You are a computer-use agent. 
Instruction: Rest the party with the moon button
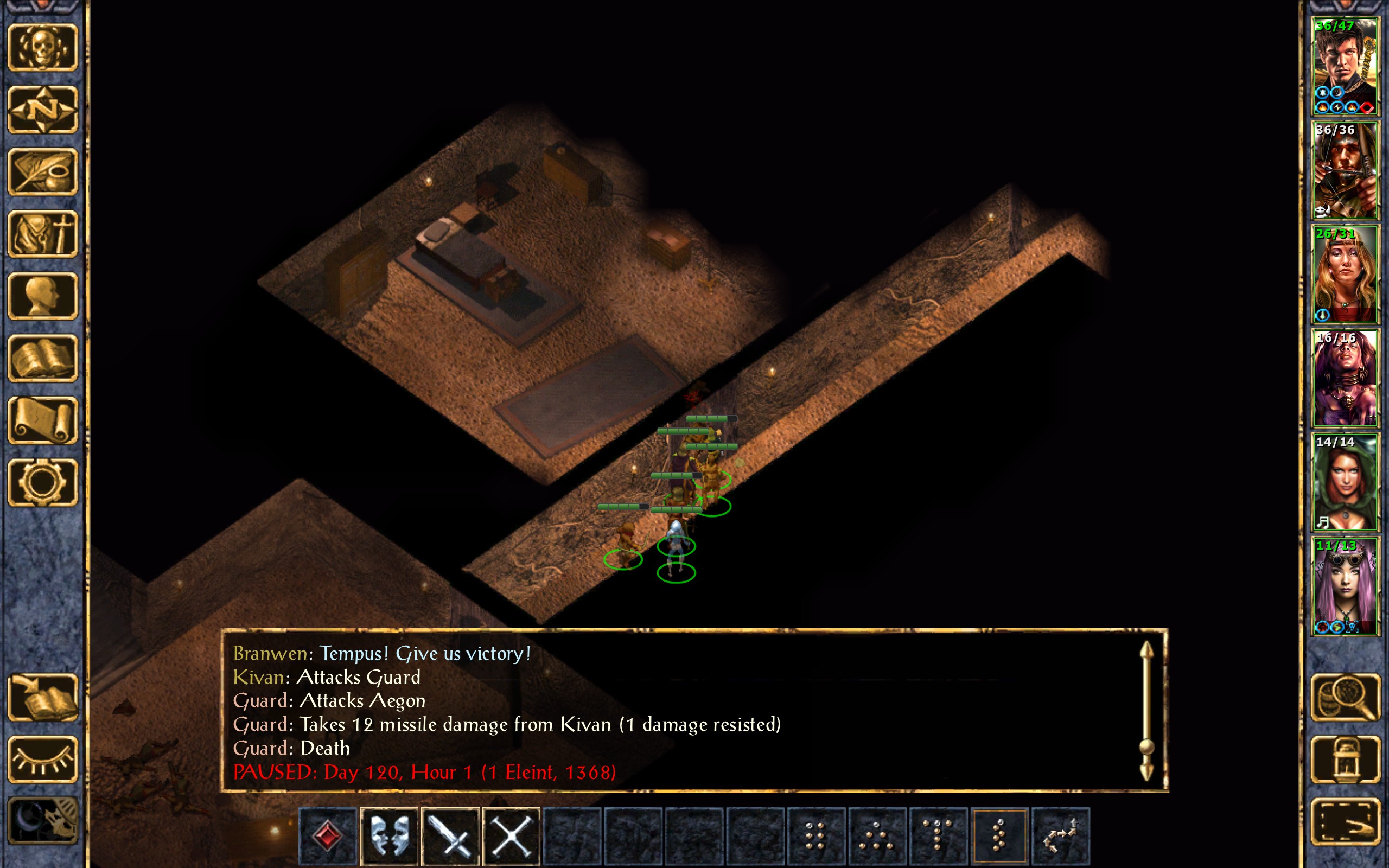point(43,821)
